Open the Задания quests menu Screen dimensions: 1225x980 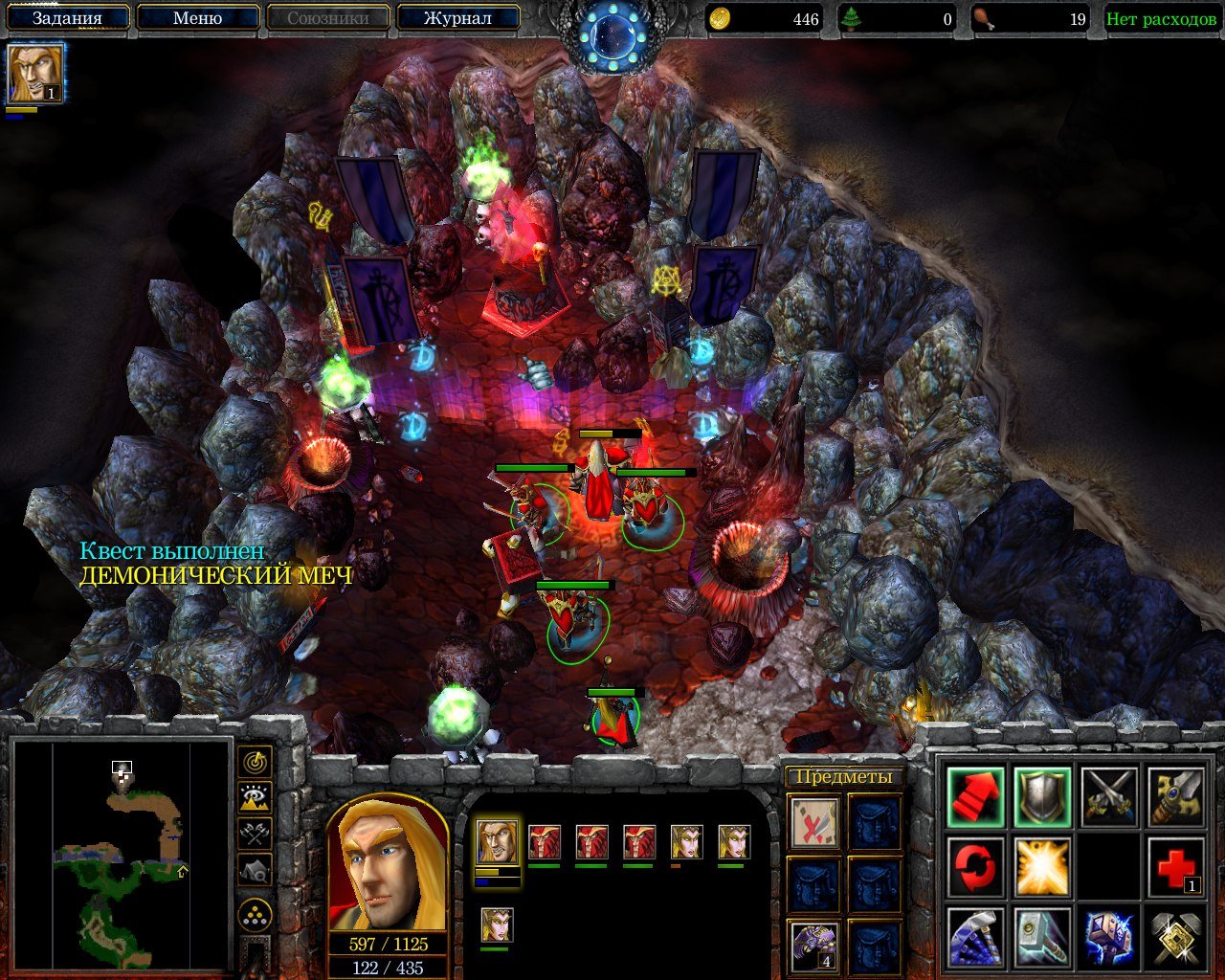coord(67,18)
